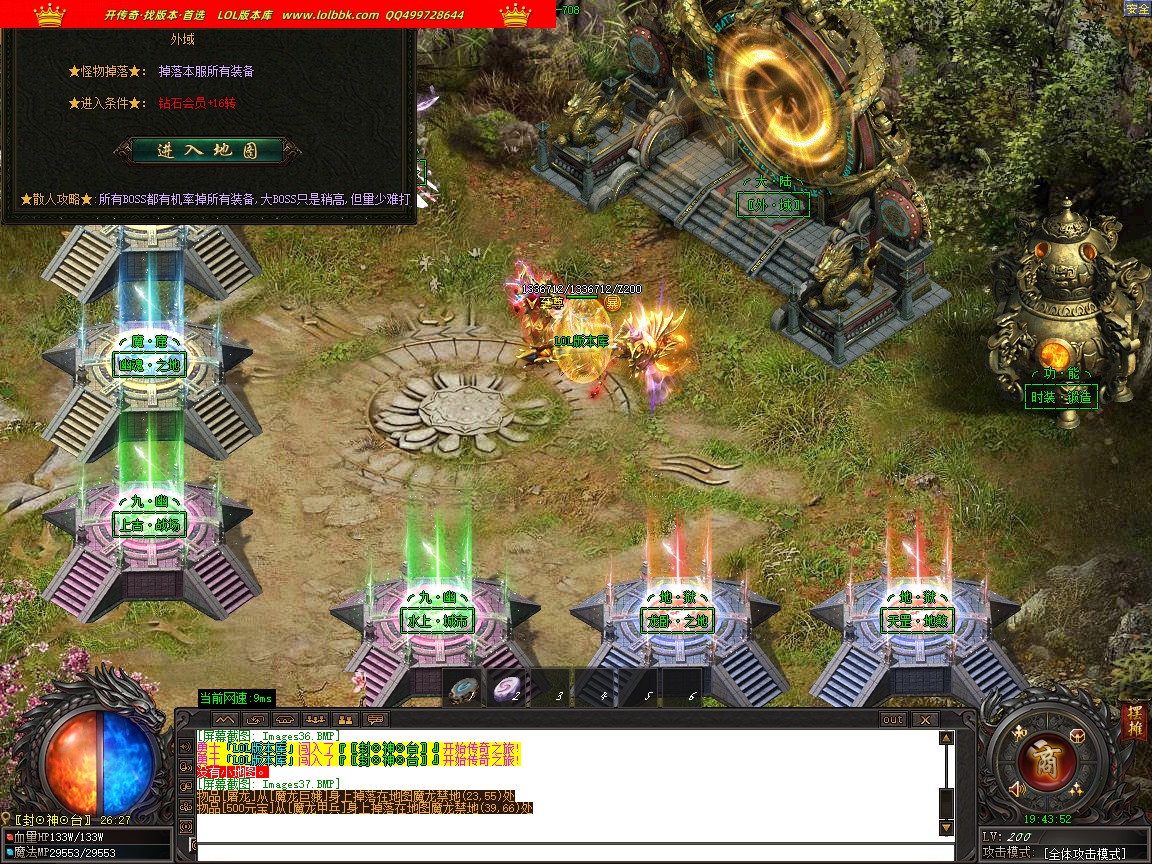The image size is (1152, 864).
Task: Toggle sound with the speaker icon
Action: pos(1017,790)
